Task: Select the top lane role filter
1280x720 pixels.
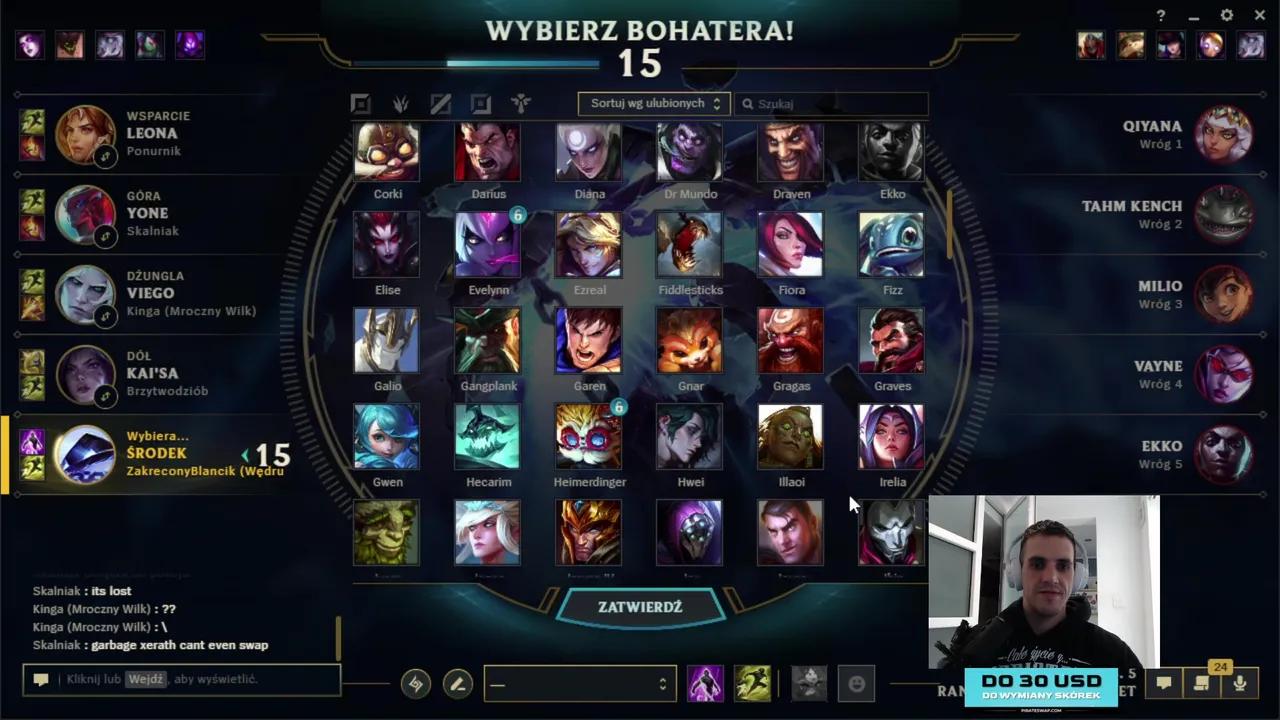Action: tap(360, 103)
